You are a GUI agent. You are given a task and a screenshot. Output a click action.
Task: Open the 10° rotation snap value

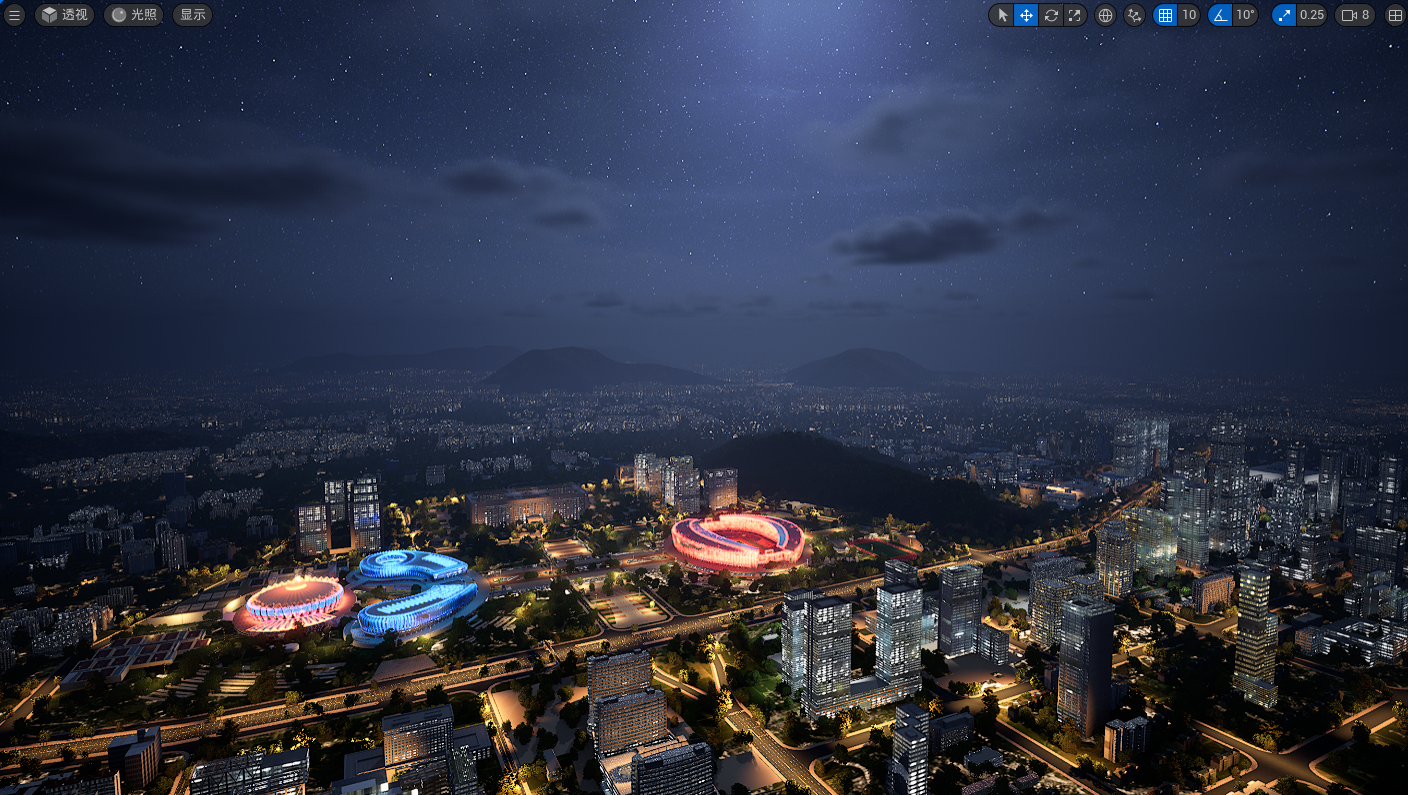pyautogui.click(x=1245, y=15)
